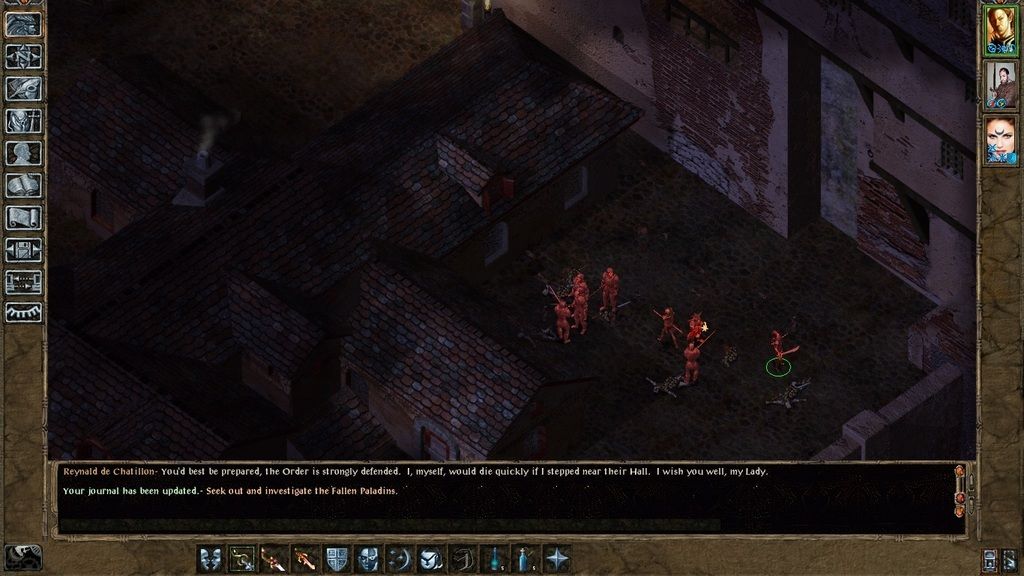
Task: Use the first blue potion quick slot
Action: [496, 559]
